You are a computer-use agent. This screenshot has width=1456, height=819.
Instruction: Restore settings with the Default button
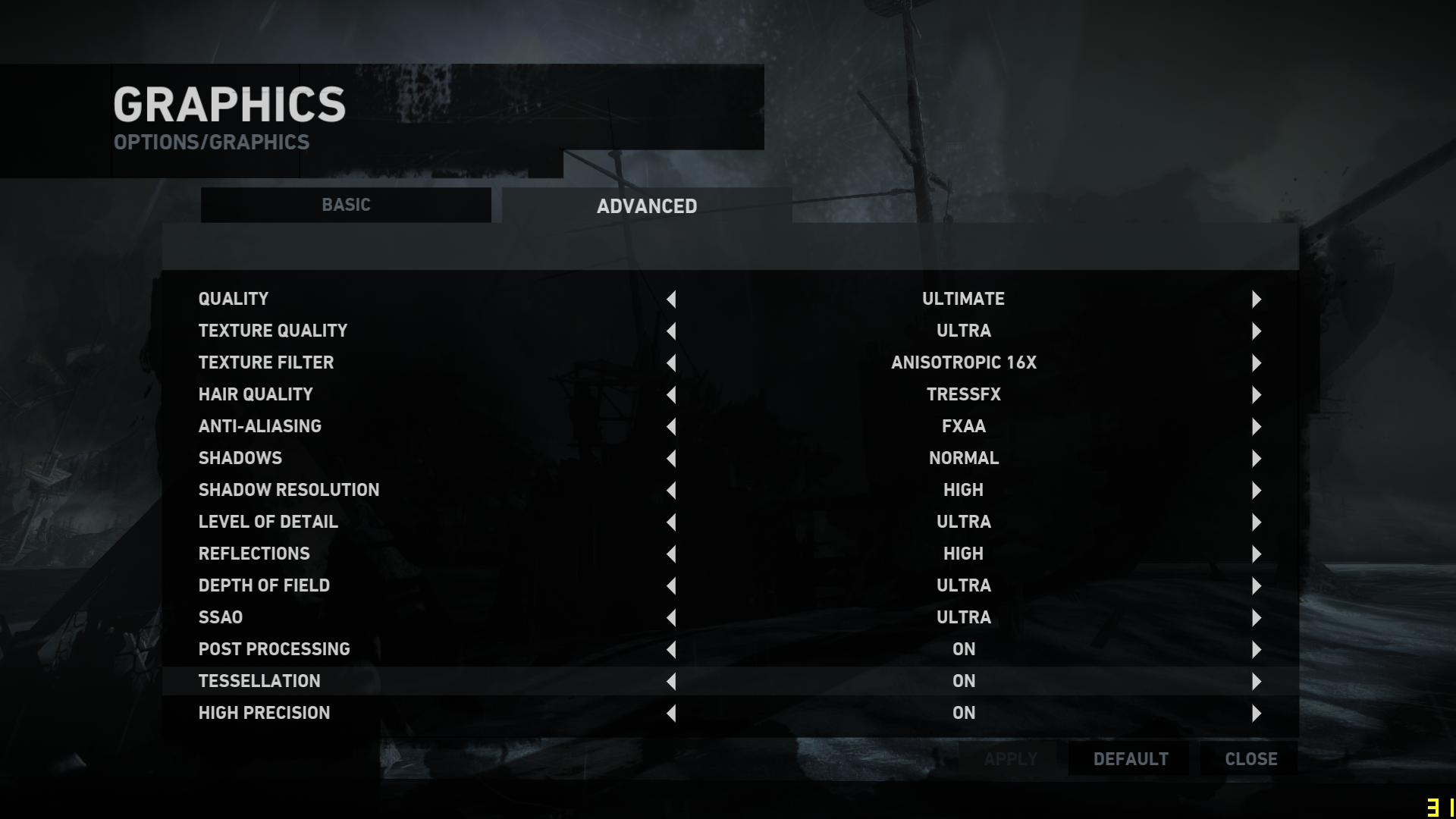(1130, 759)
